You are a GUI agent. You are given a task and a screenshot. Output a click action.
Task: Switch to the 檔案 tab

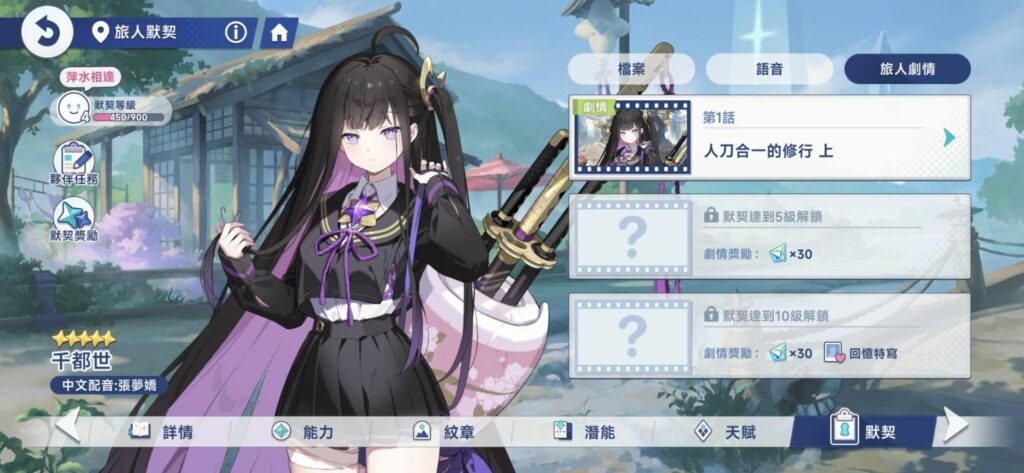click(x=632, y=69)
